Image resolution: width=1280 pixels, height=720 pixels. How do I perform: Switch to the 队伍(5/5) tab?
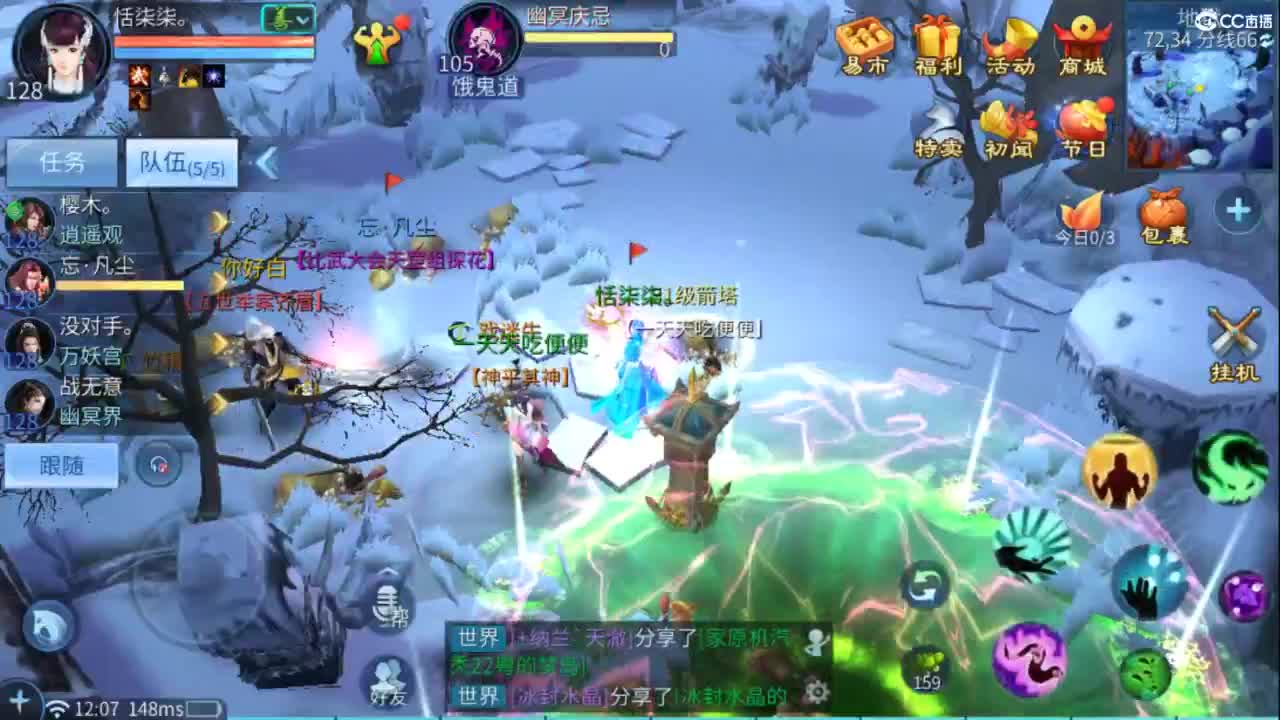coord(179,160)
